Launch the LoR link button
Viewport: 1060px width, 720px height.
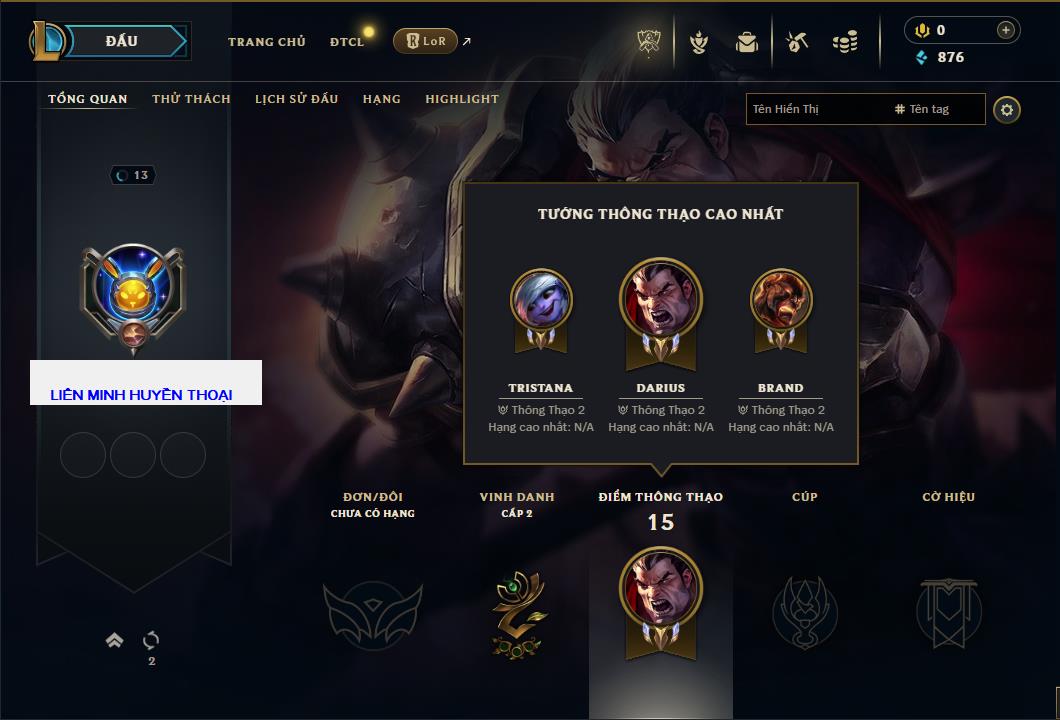[425, 41]
